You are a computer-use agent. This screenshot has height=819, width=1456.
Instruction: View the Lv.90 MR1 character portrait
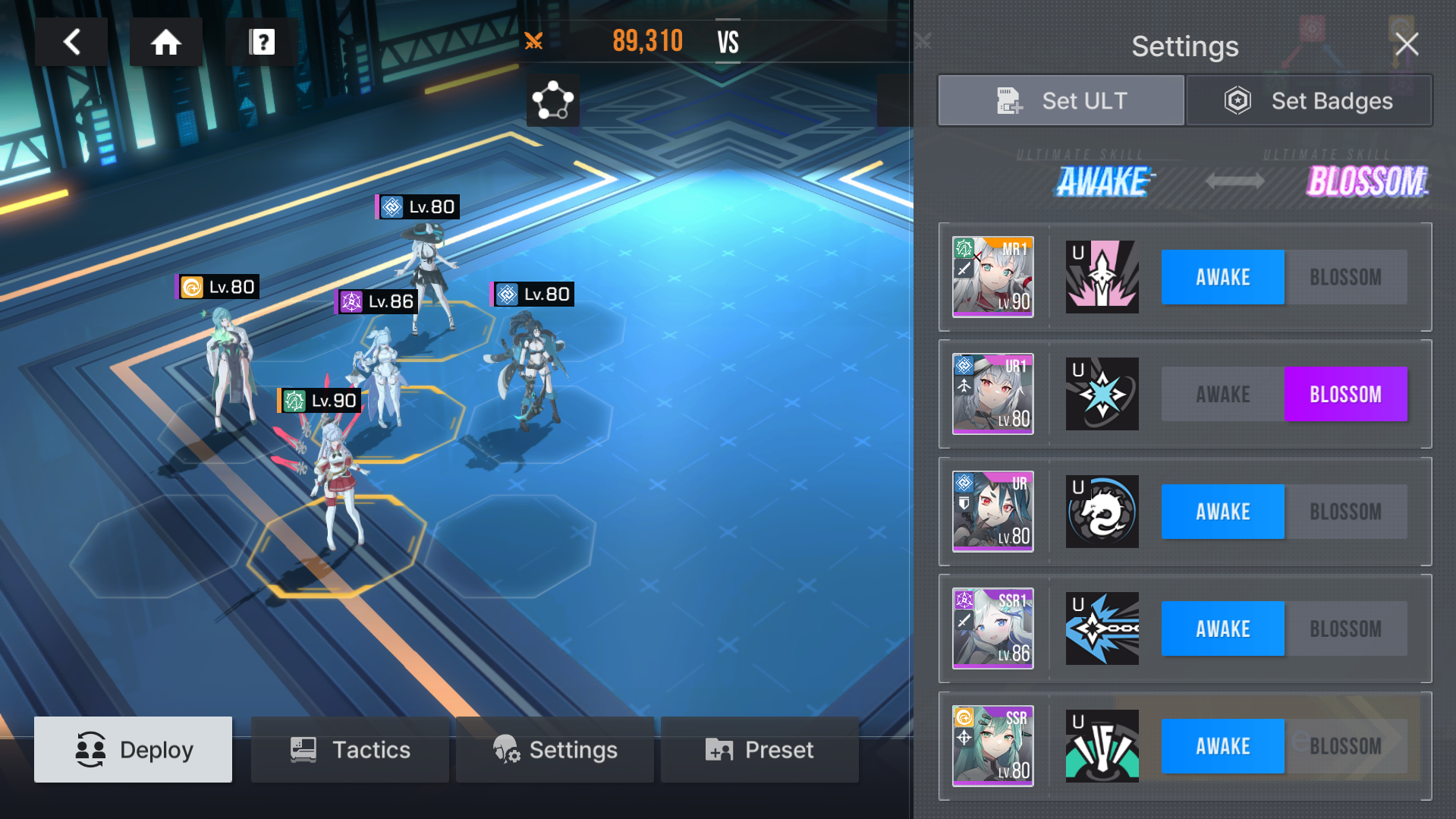(x=992, y=277)
